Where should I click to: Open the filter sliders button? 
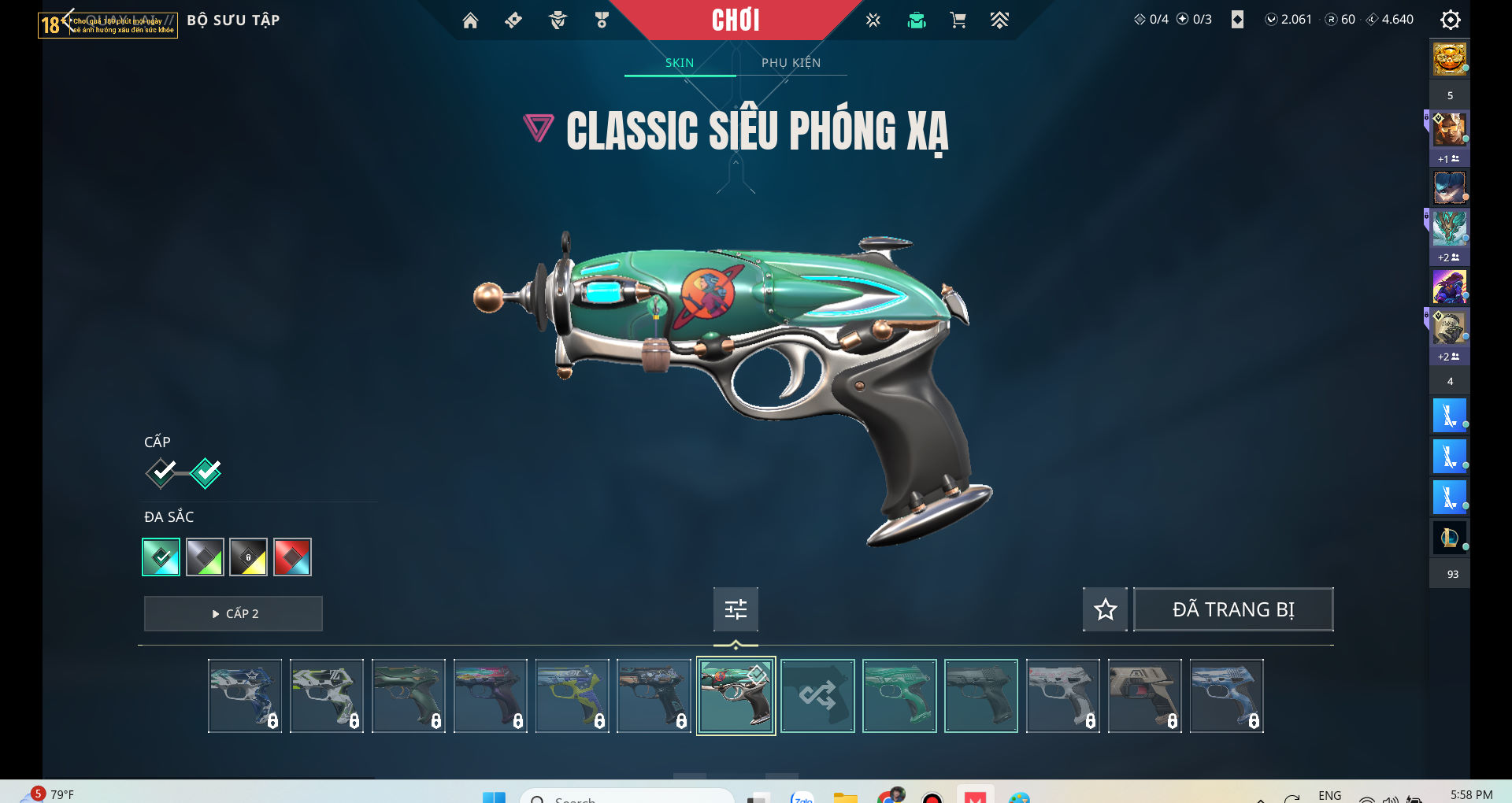coord(736,609)
